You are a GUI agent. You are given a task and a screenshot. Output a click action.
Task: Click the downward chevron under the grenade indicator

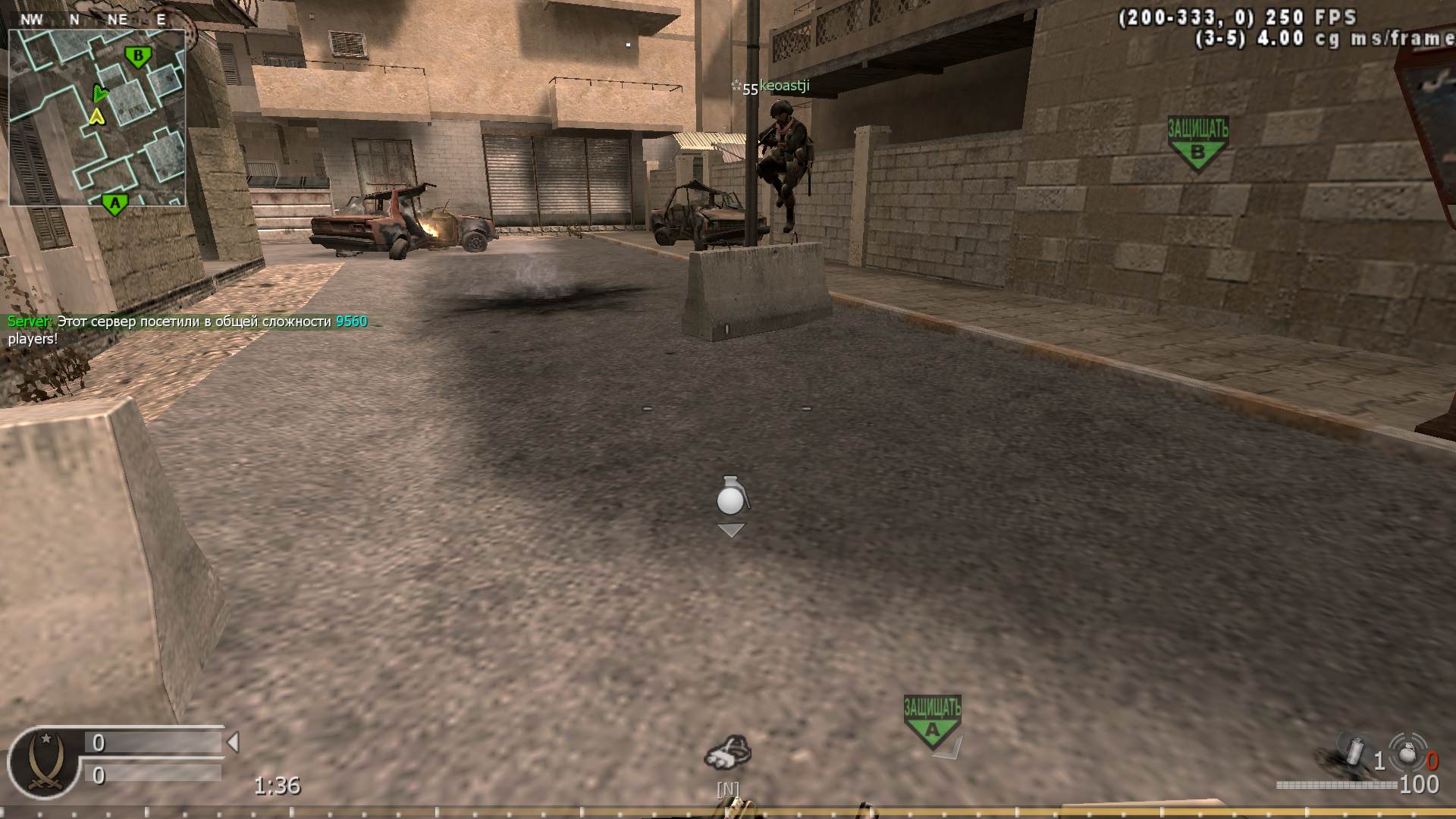[x=730, y=531]
